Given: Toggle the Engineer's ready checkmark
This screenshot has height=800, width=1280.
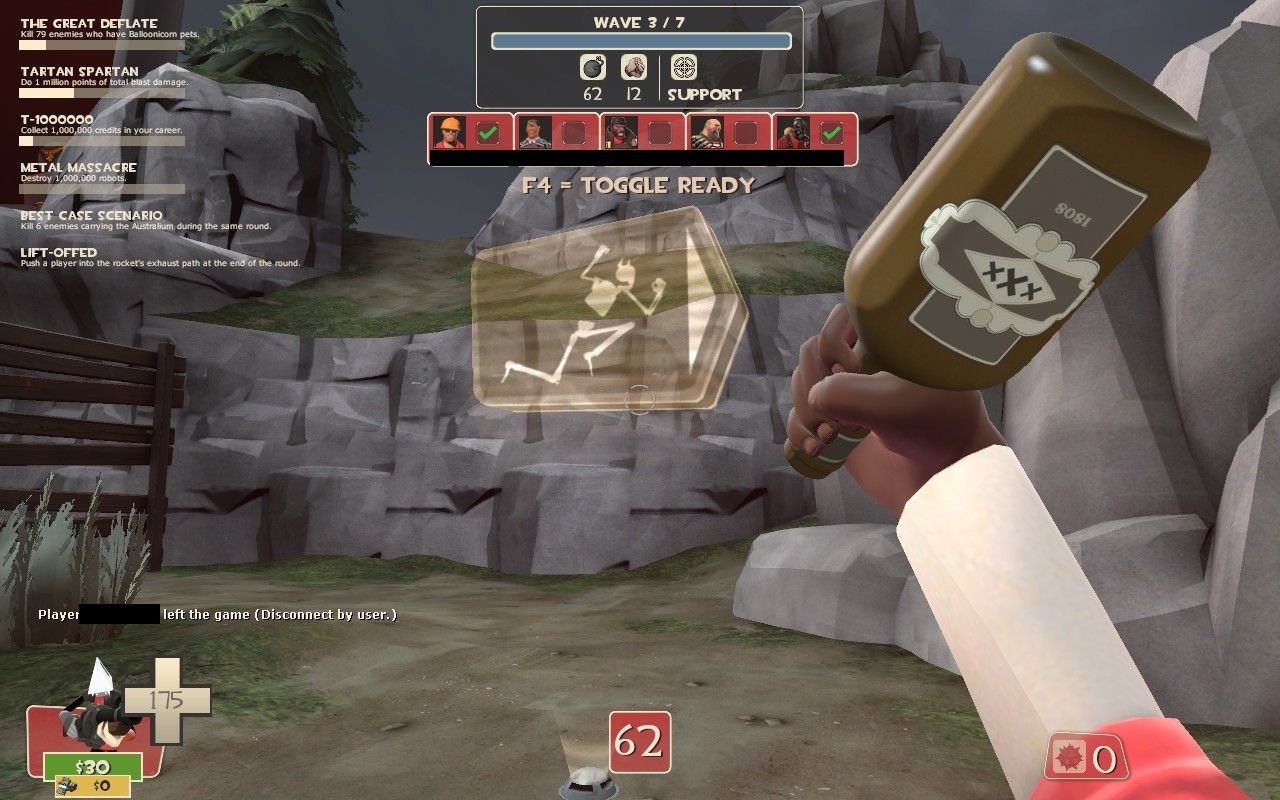Looking at the screenshot, I should [487, 131].
